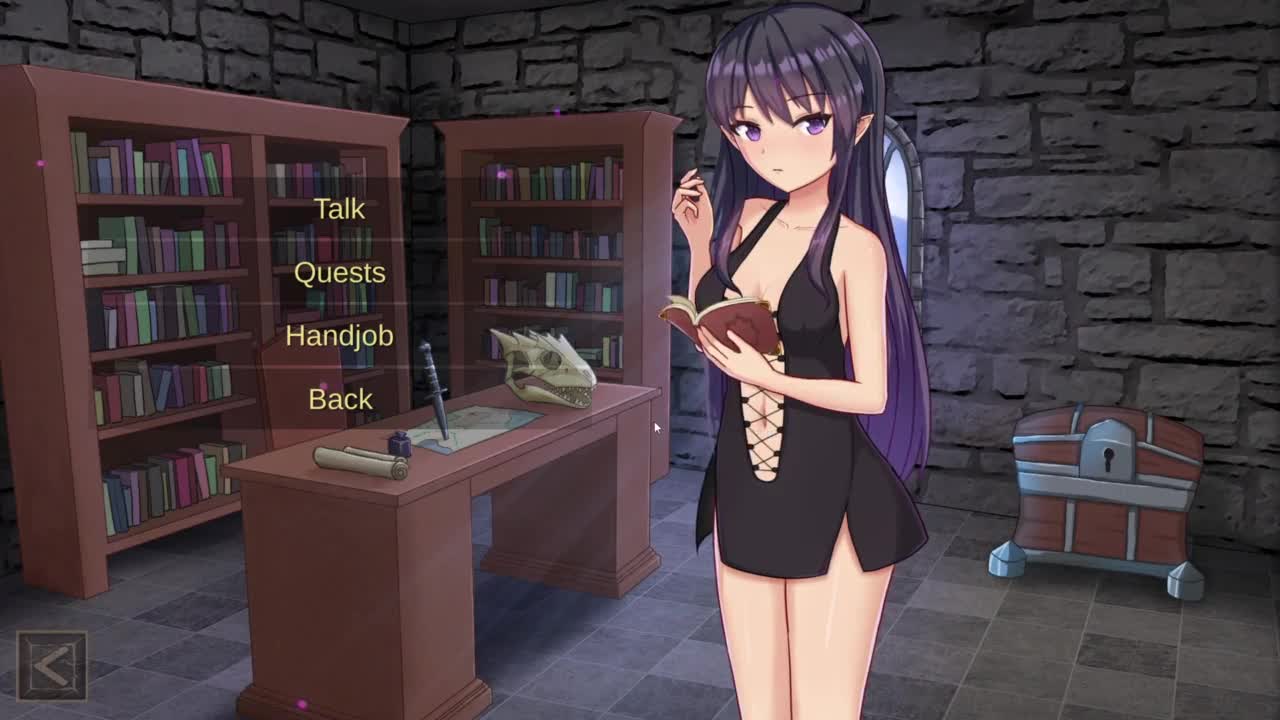Click the left arrow navigation button
1280x720 pixels.
tap(52, 665)
